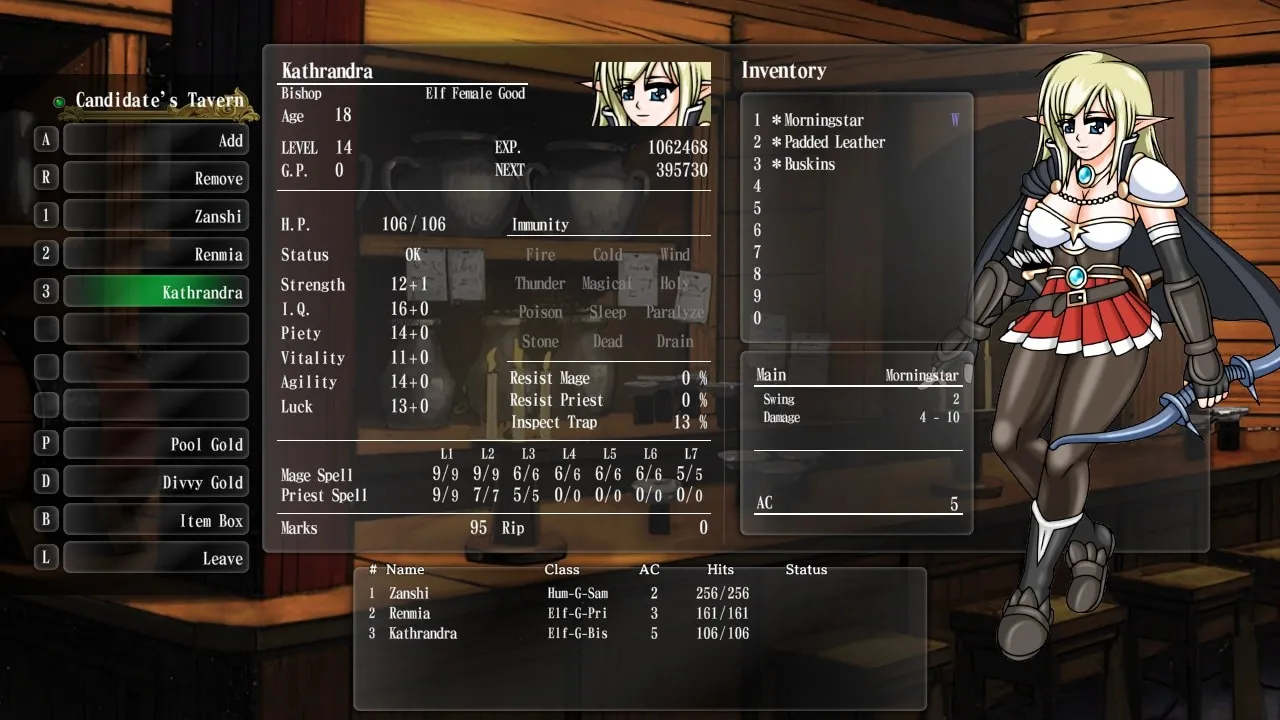The height and width of the screenshot is (720, 1280).
Task: Click Kathrandra's face portrait thumbnail
Action: [651, 94]
